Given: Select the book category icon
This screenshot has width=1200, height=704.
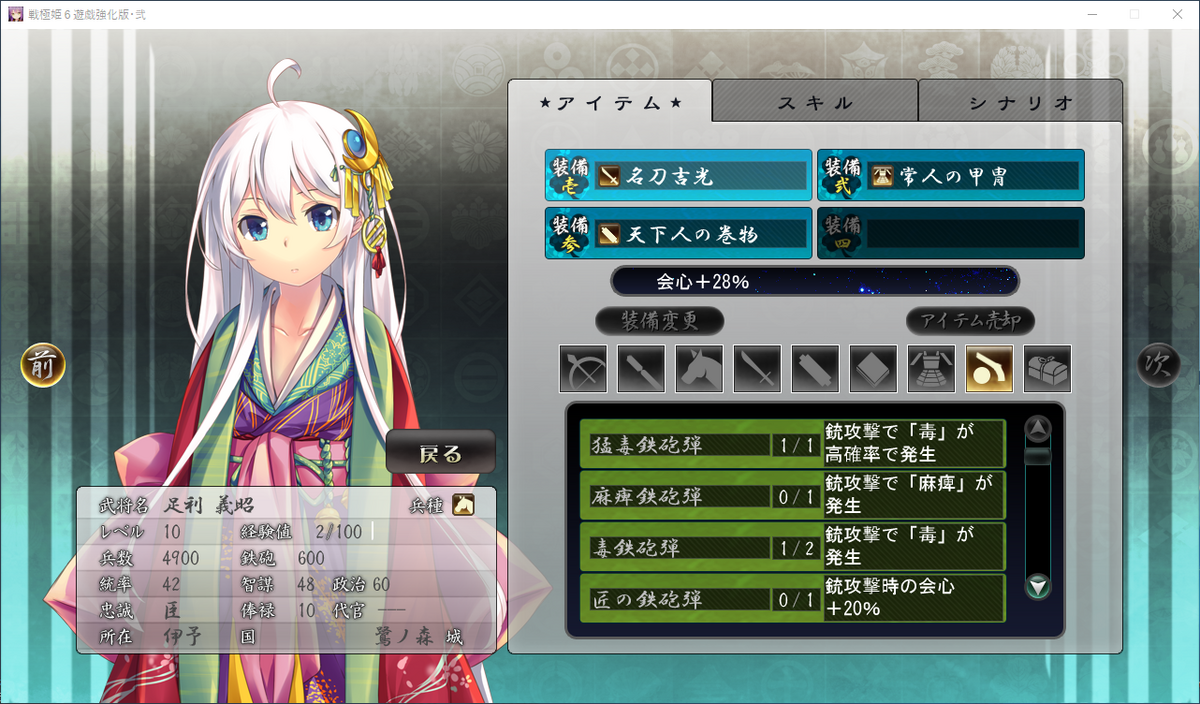Looking at the screenshot, I should (873, 368).
